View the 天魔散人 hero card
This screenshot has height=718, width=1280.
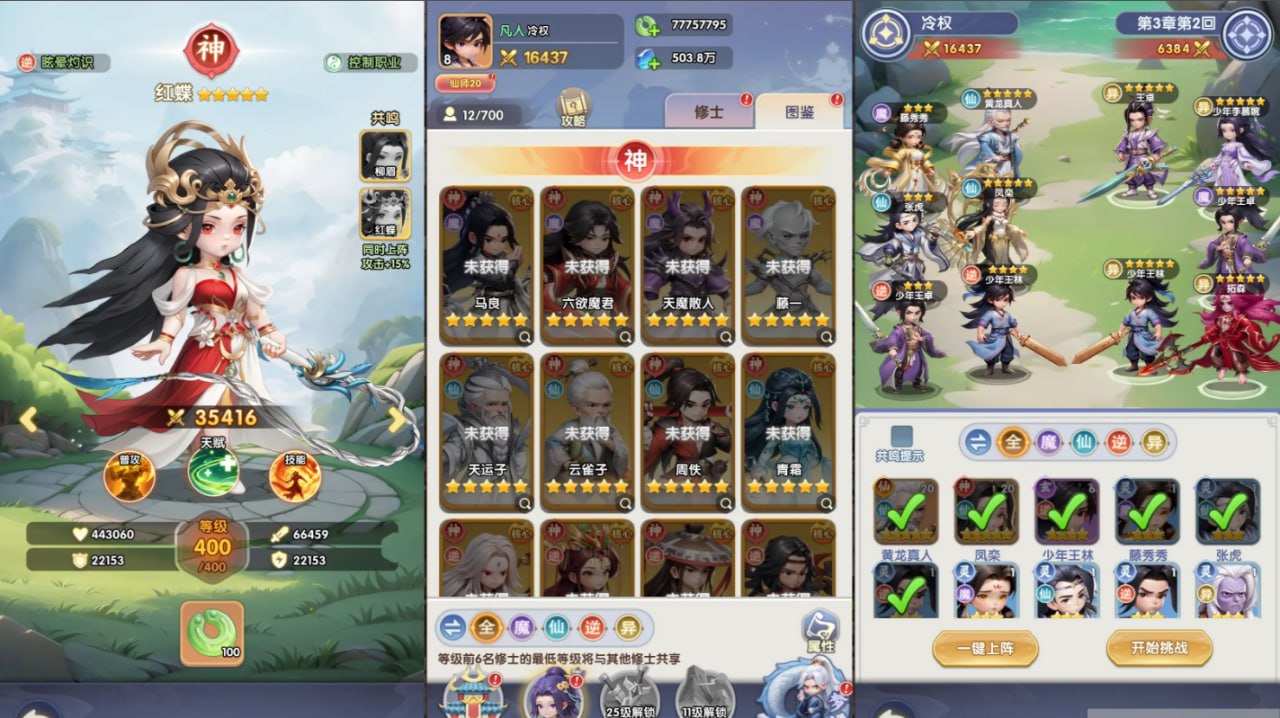[687, 265]
